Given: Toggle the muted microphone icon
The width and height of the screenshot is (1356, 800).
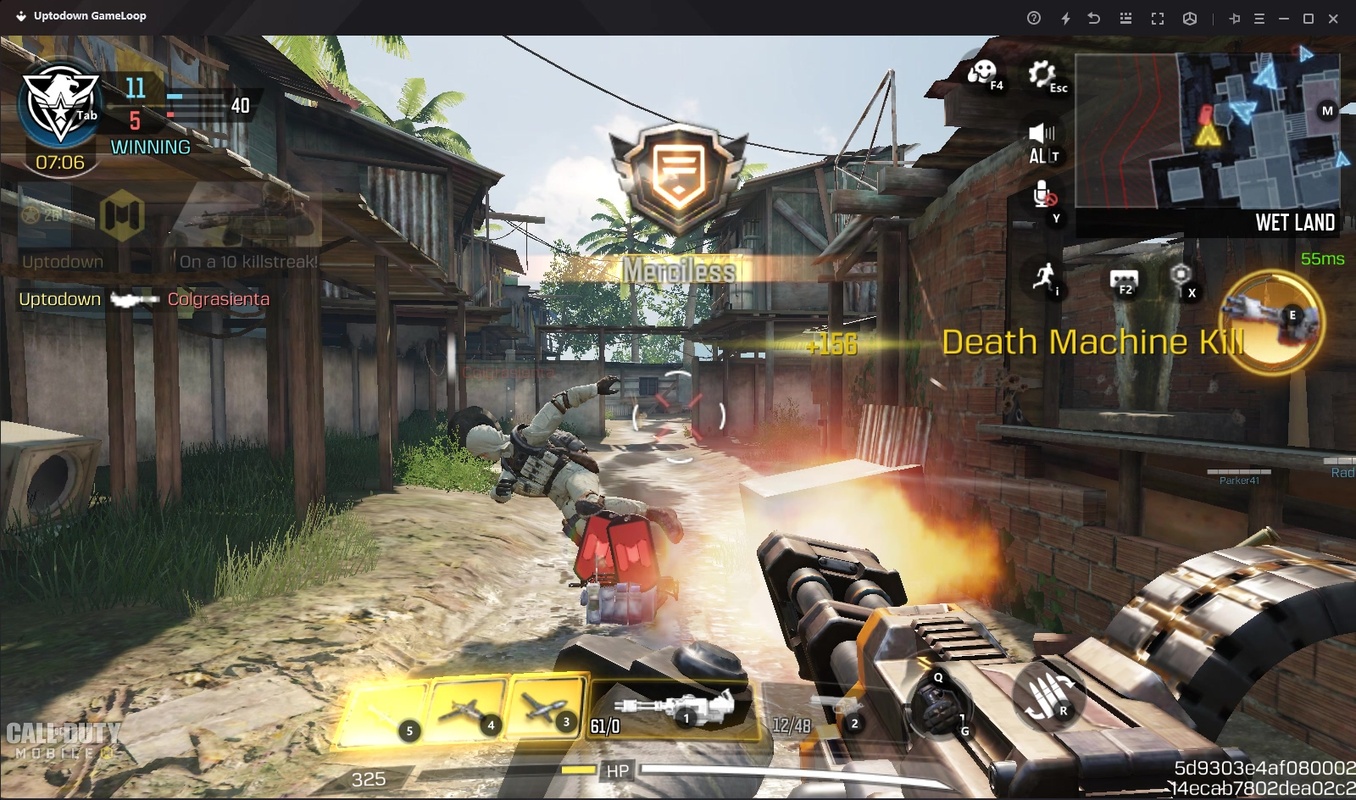Looking at the screenshot, I should click(1043, 194).
